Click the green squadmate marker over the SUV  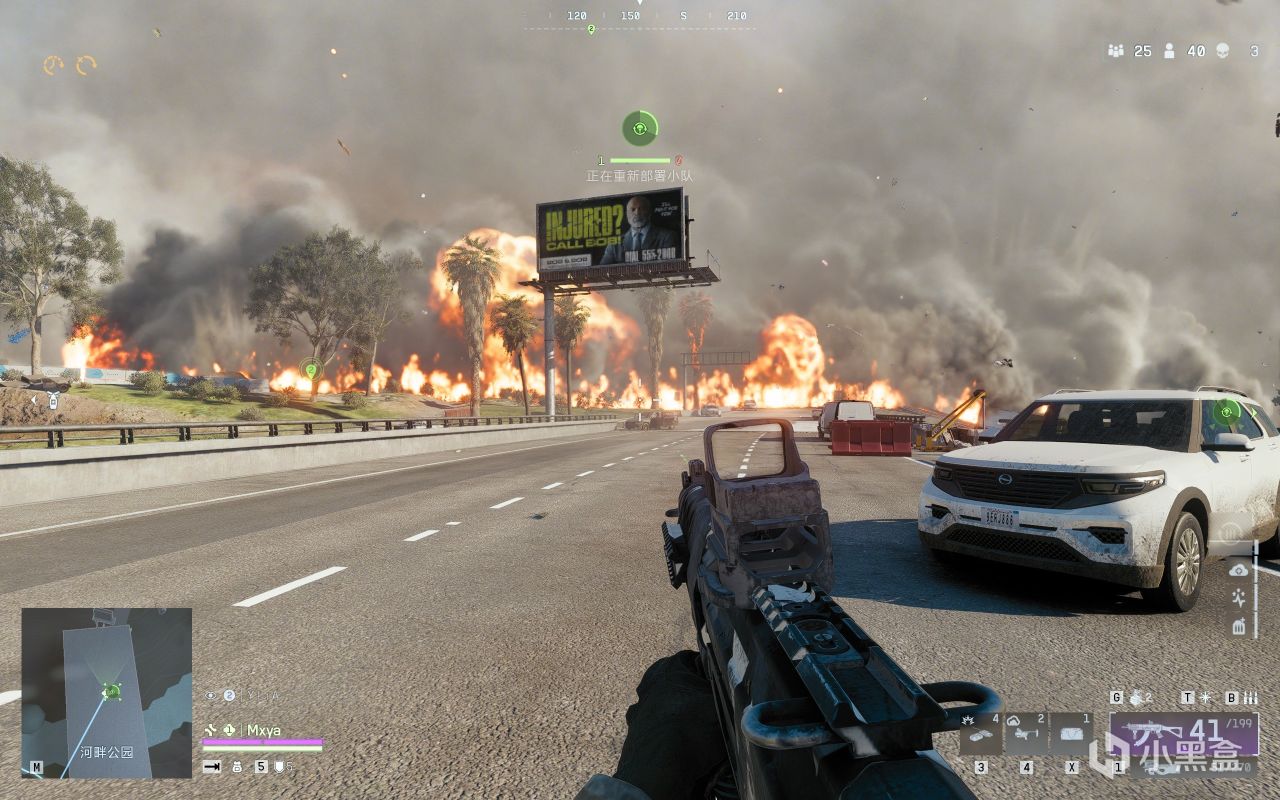coord(1226,410)
